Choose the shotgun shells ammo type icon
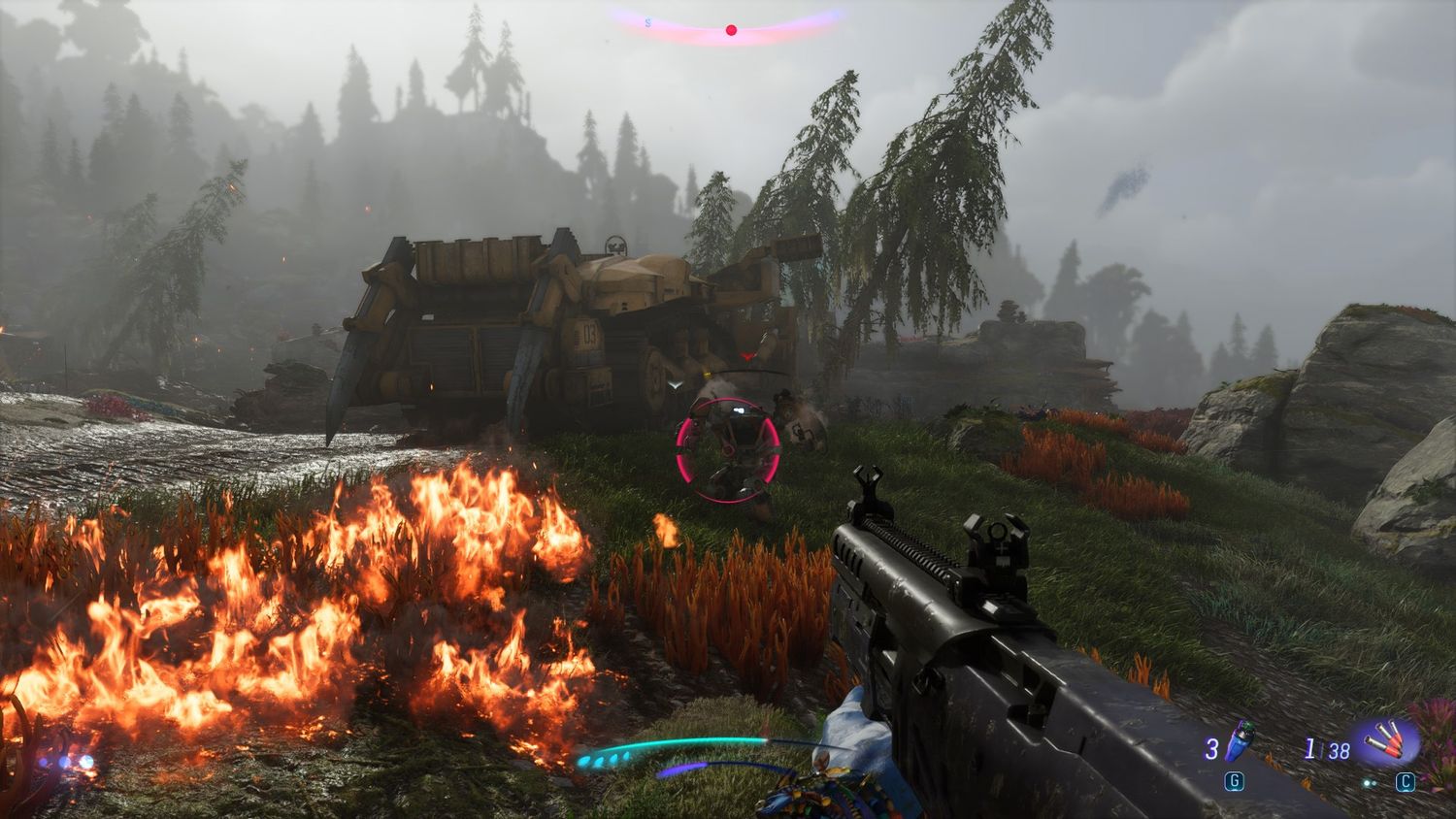Screen dimensions: 1456x819 point(1387,743)
